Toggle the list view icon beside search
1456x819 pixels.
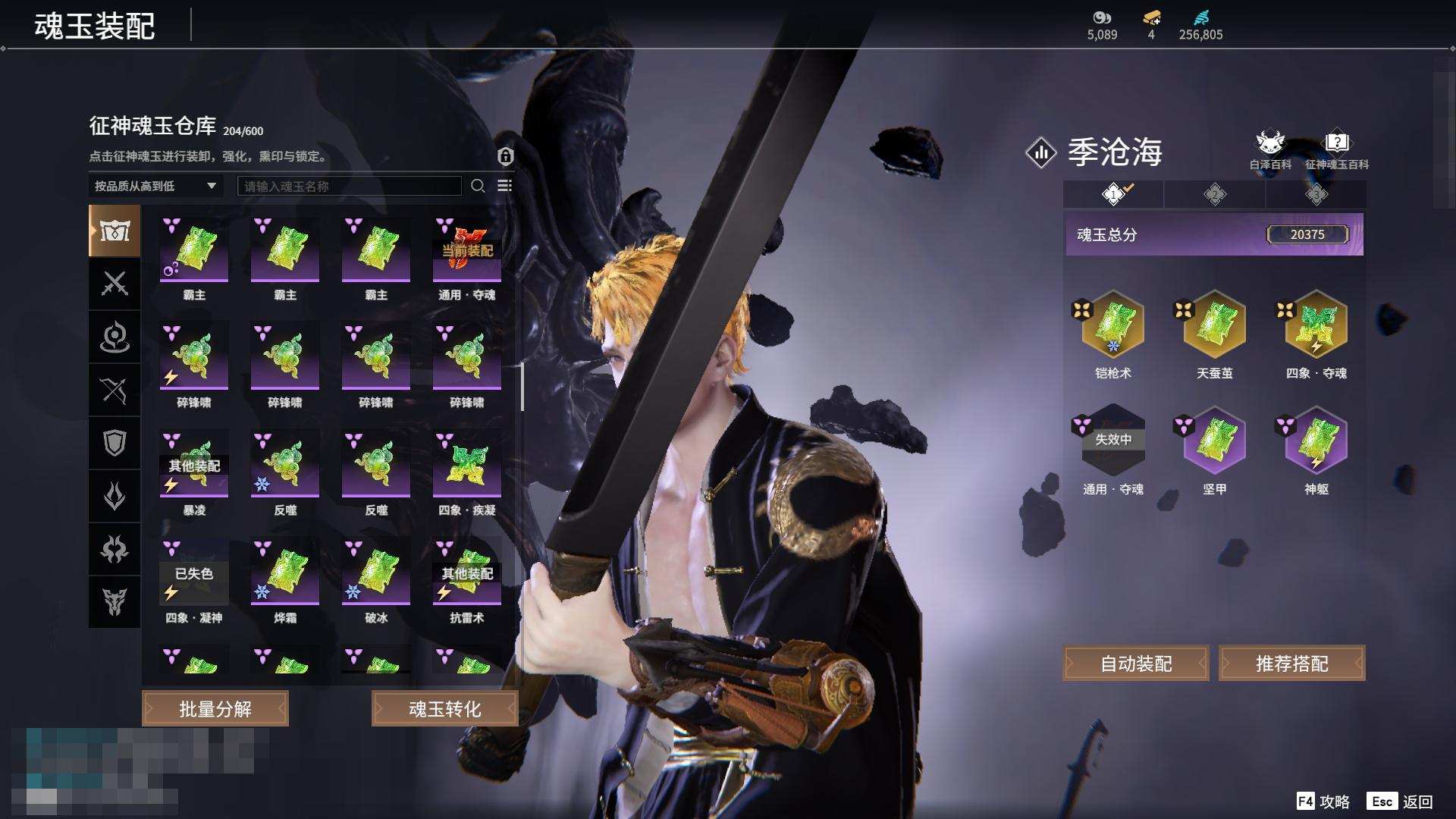(x=504, y=186)
